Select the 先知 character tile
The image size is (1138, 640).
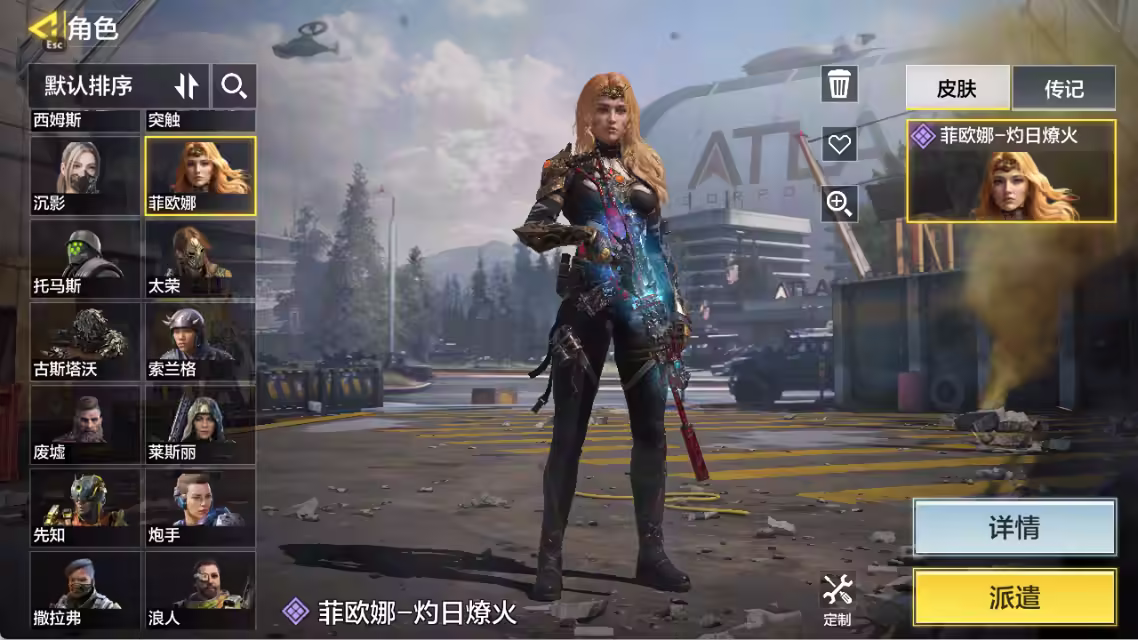point(85,507)
